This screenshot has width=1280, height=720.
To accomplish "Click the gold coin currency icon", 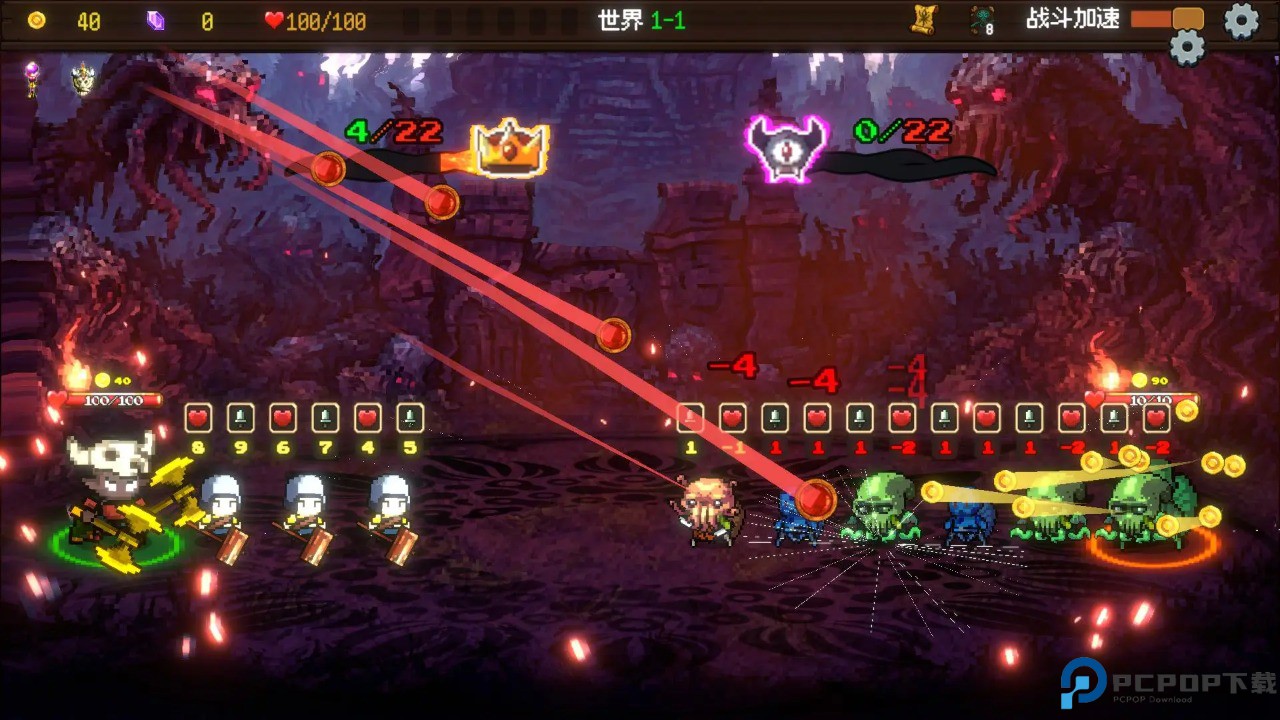I will 38,21.
